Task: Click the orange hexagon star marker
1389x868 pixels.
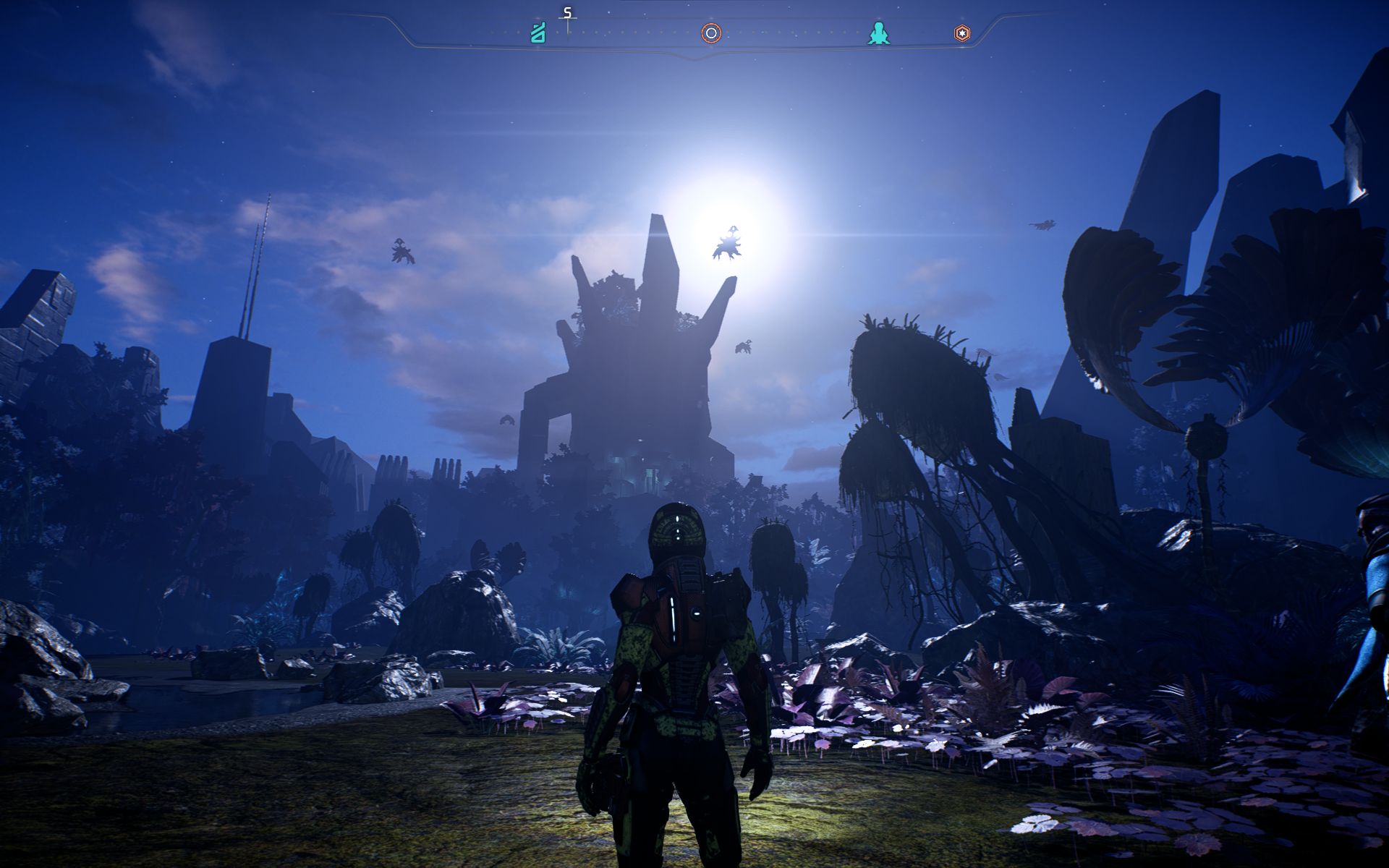Action: coord(962,33)
